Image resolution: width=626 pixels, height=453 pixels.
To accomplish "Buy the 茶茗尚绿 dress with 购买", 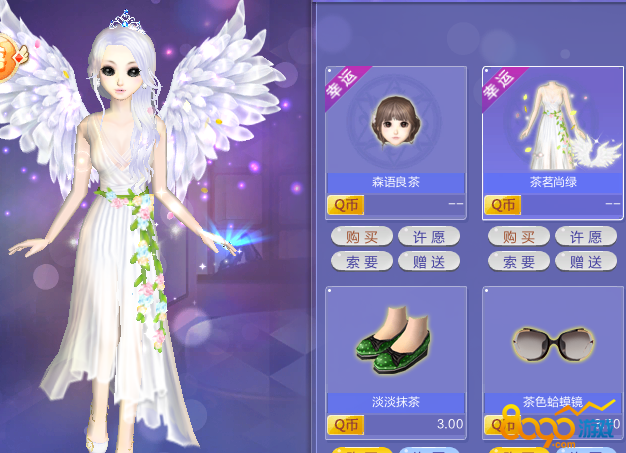I will [519, 237].
